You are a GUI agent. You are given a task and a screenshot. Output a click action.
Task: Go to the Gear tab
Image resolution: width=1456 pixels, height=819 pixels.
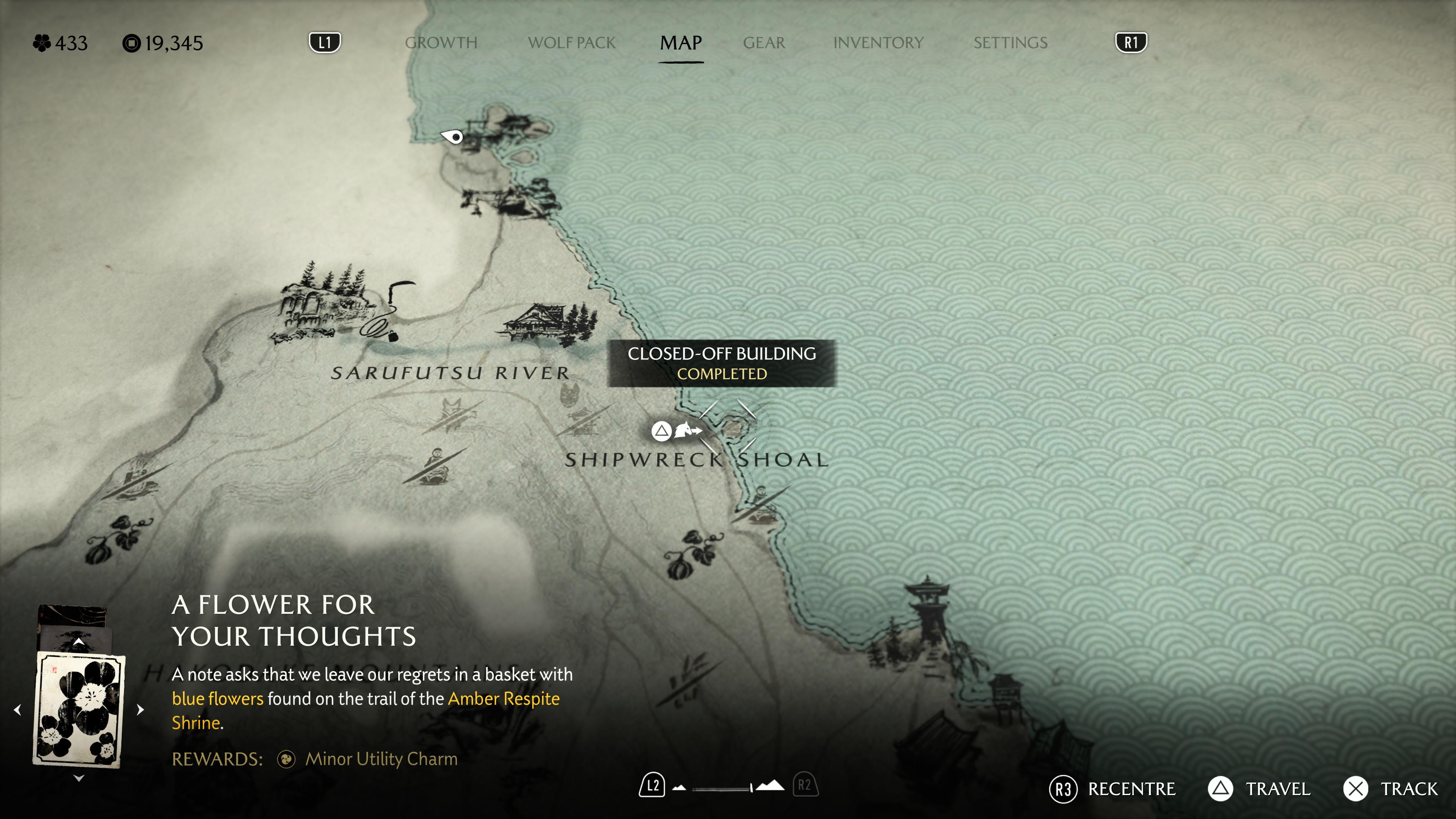pos(764,43)
